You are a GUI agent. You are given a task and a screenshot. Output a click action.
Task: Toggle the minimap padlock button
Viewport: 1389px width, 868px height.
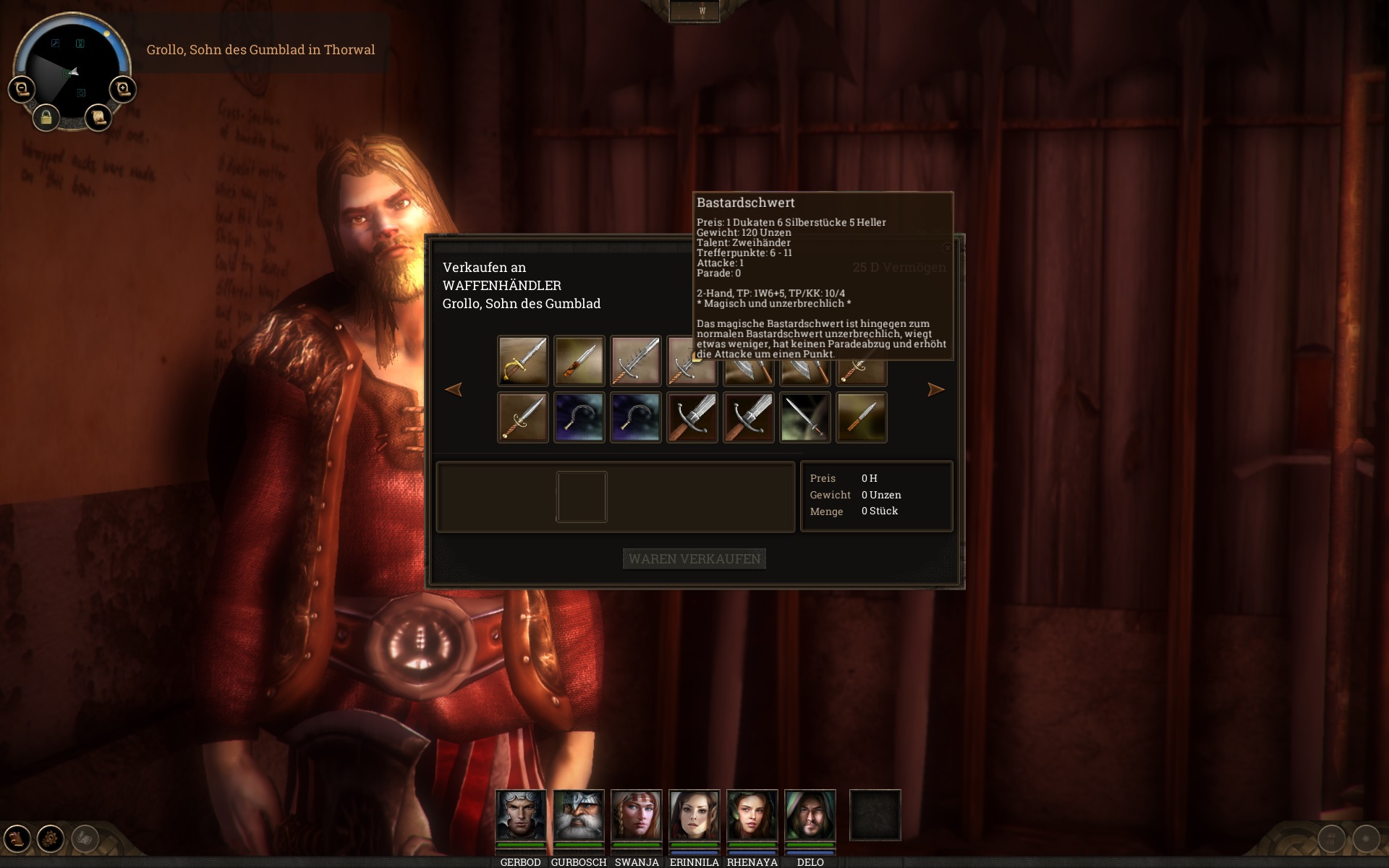[46, 117]
